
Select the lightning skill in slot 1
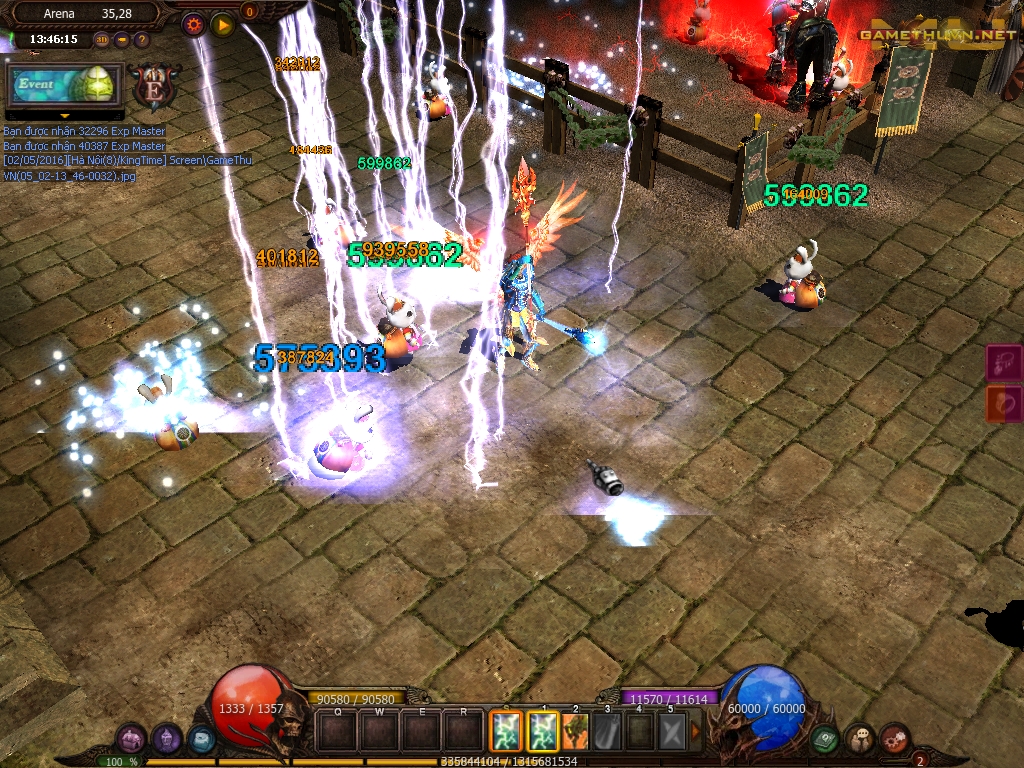pos(542,731)
